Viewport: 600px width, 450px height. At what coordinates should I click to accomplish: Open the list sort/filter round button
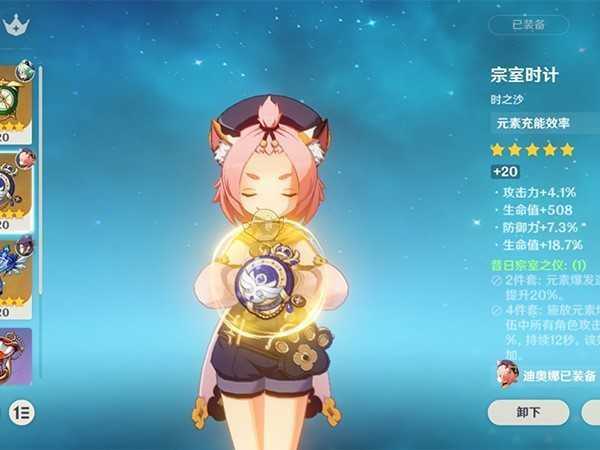coord(18,411)
